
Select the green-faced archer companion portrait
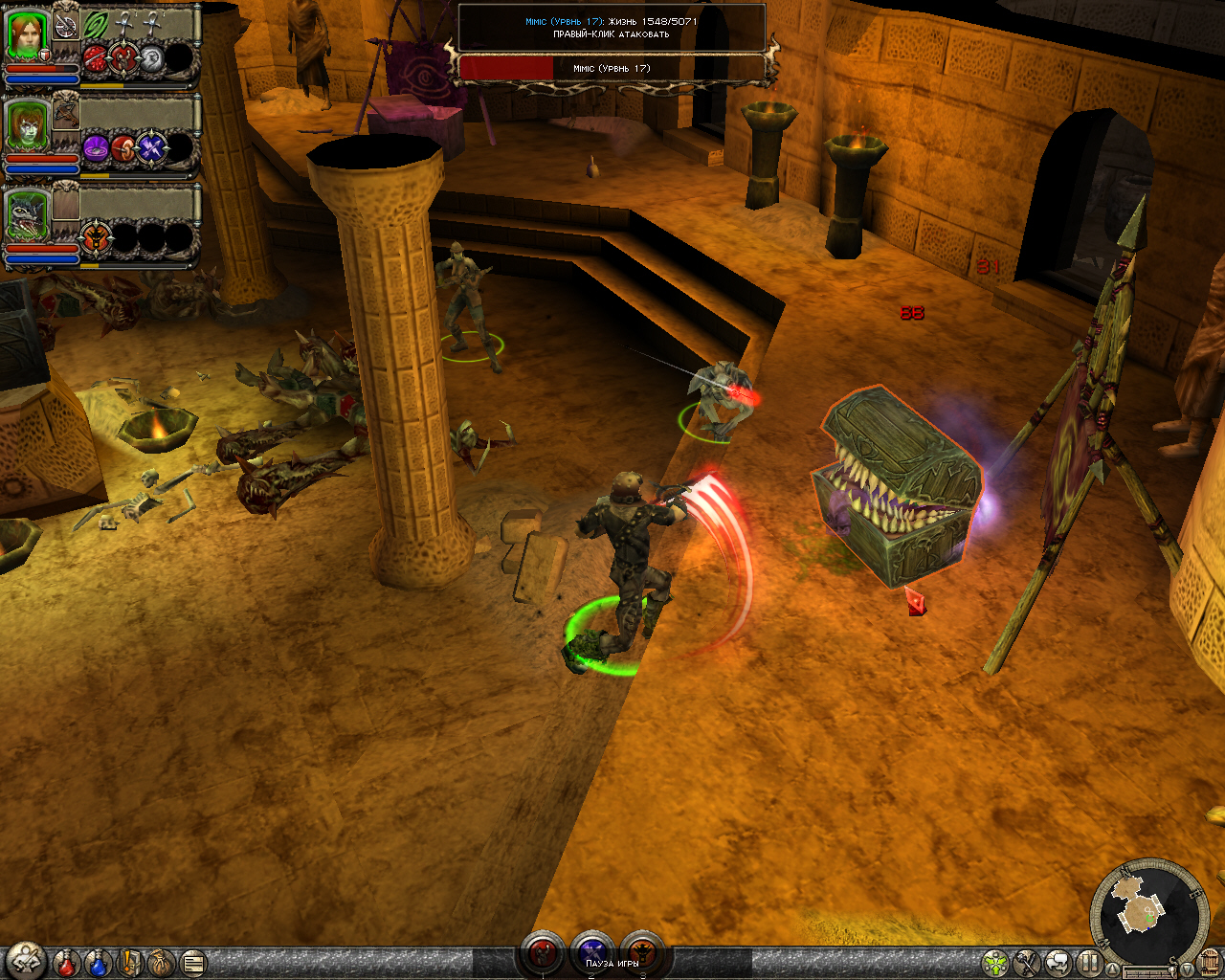[x=27, y=126]
